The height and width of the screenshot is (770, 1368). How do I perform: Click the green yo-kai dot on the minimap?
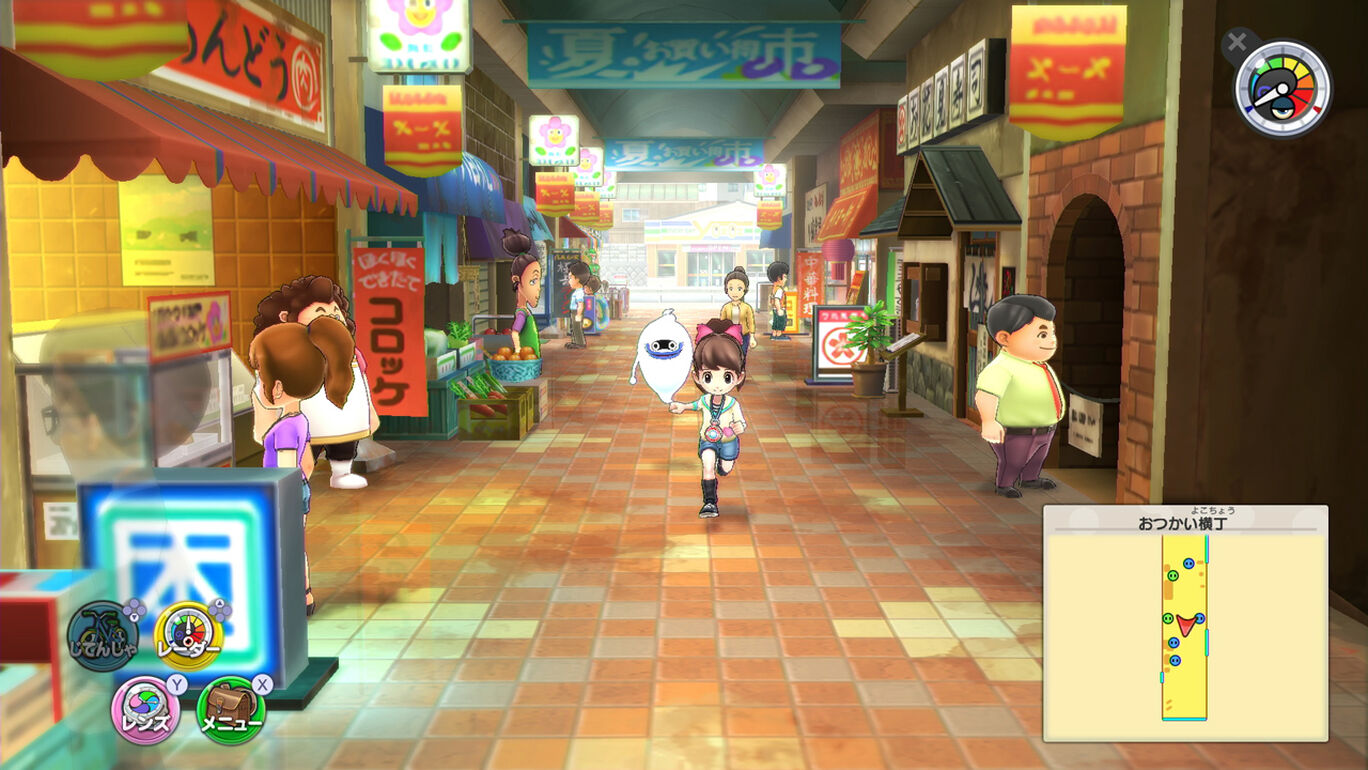point(1173,576)
